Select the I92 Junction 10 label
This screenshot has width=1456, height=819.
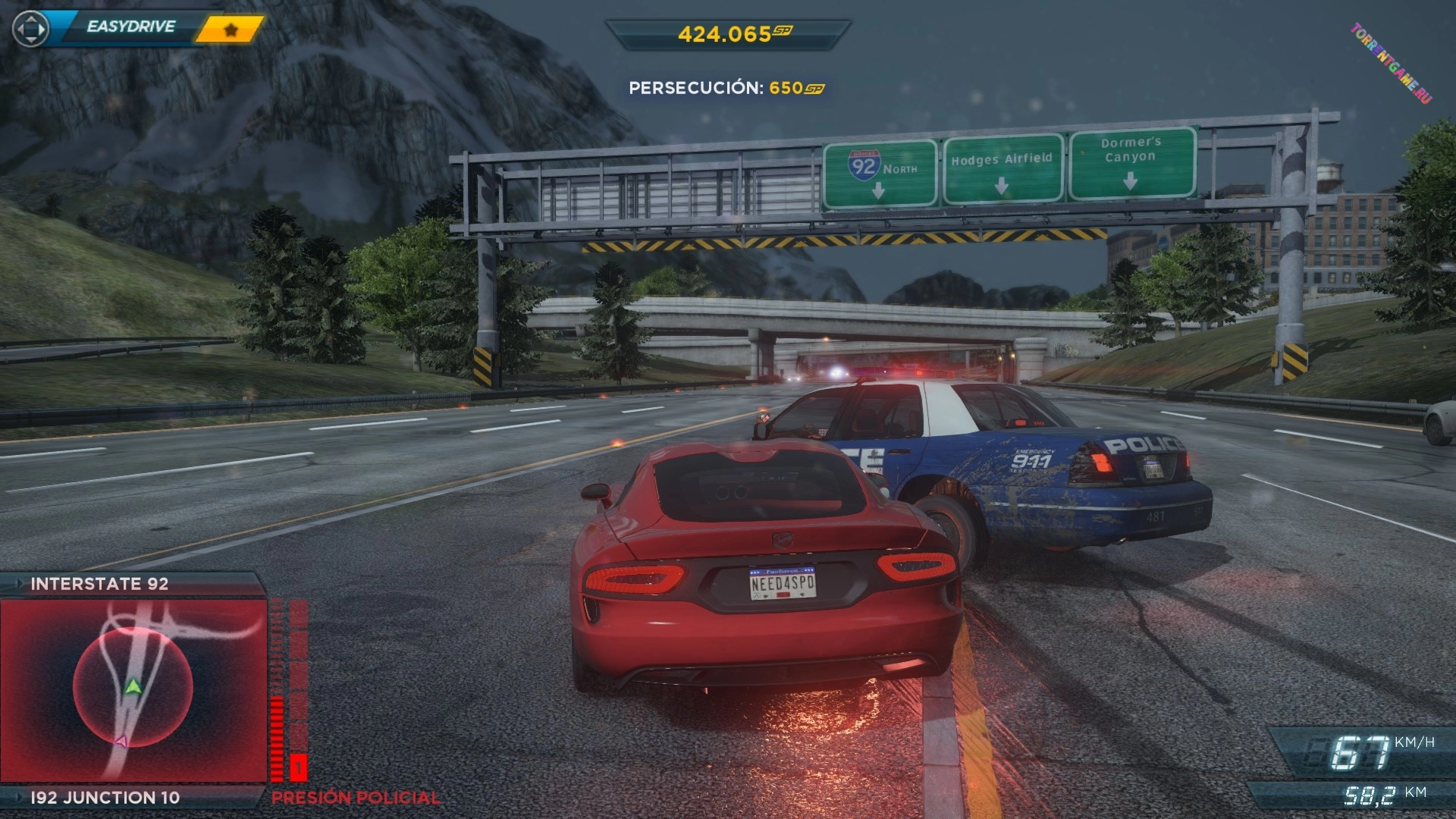tap(105, 798)
